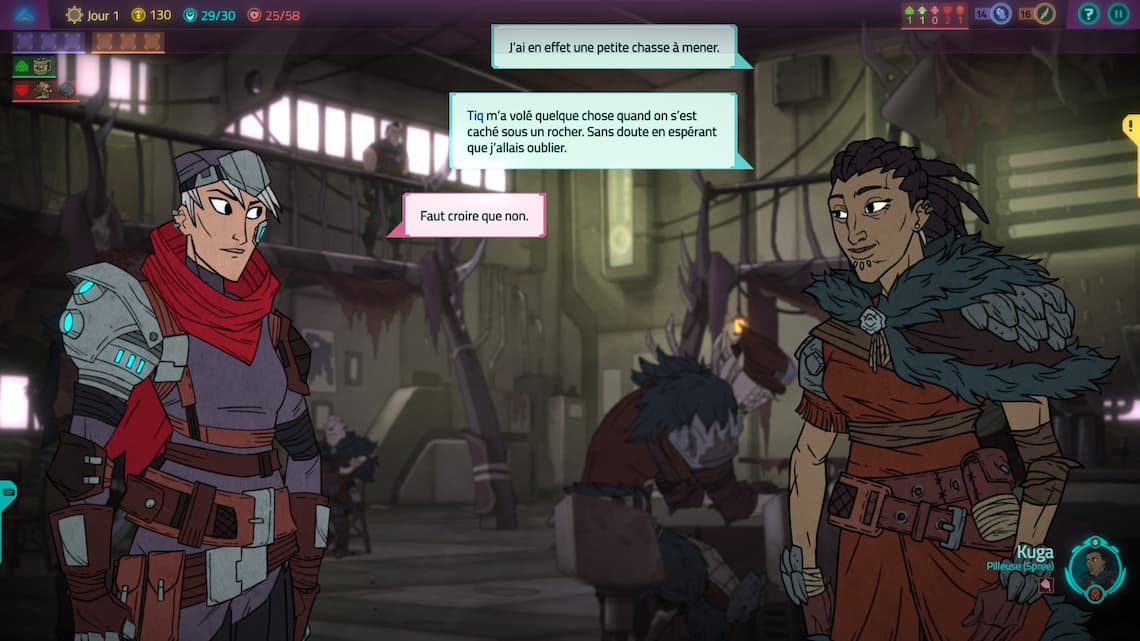Pause the game with the pause button
Screen dimensions: 1140x641
click(1119, 14)
